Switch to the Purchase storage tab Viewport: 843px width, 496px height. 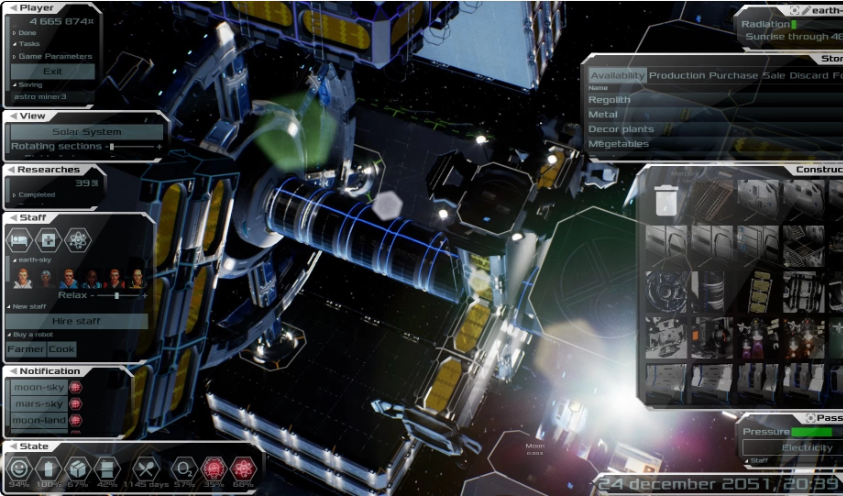pyautogui.click(x=733, y=76)
